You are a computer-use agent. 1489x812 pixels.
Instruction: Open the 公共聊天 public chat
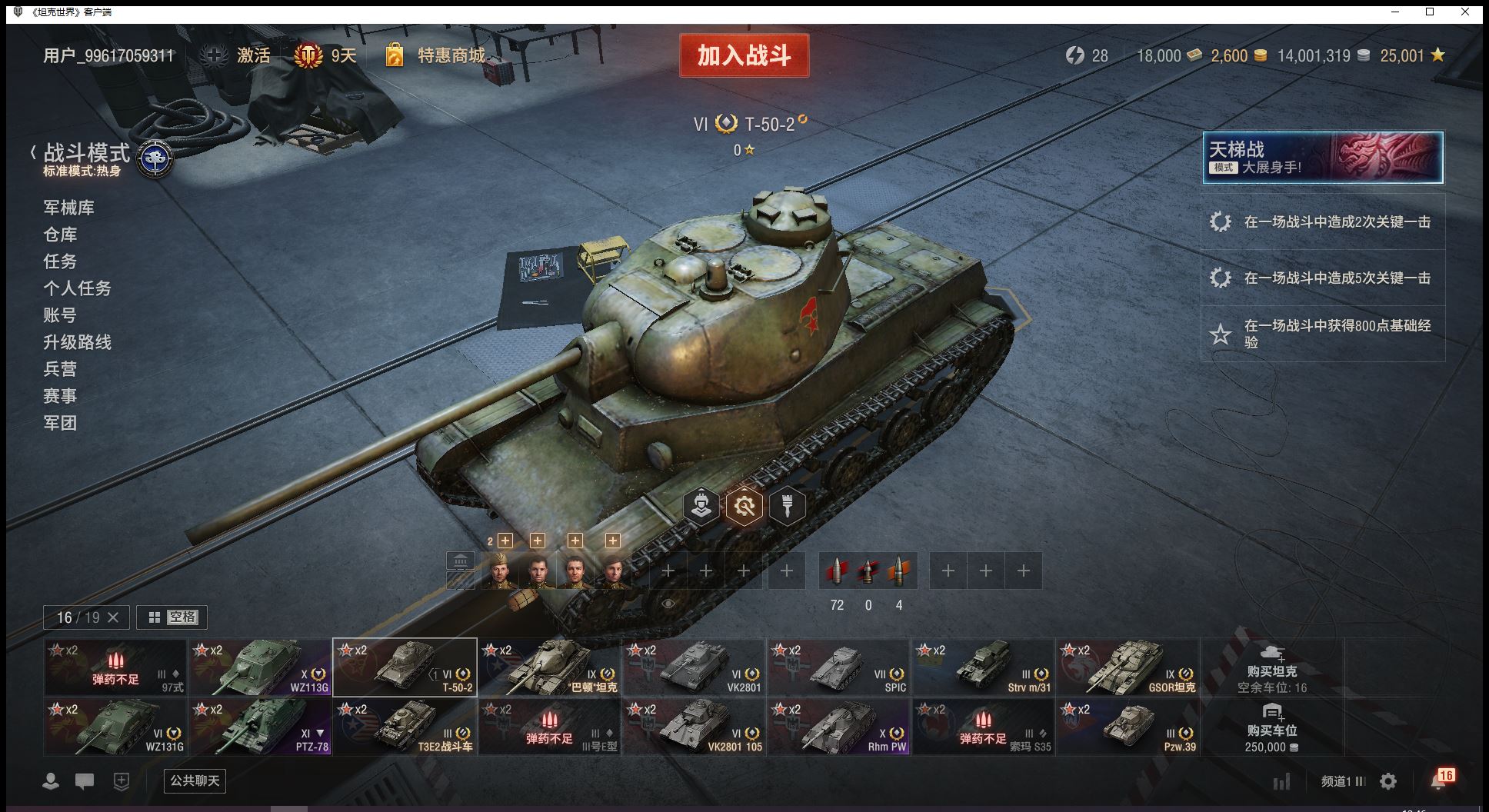click(195, 781)
